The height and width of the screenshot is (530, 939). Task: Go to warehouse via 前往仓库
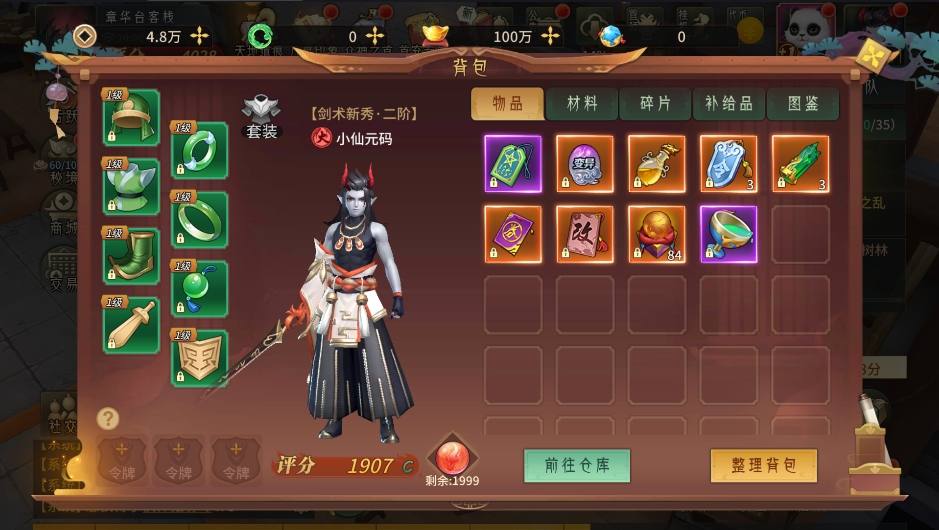tap(577, 465)
